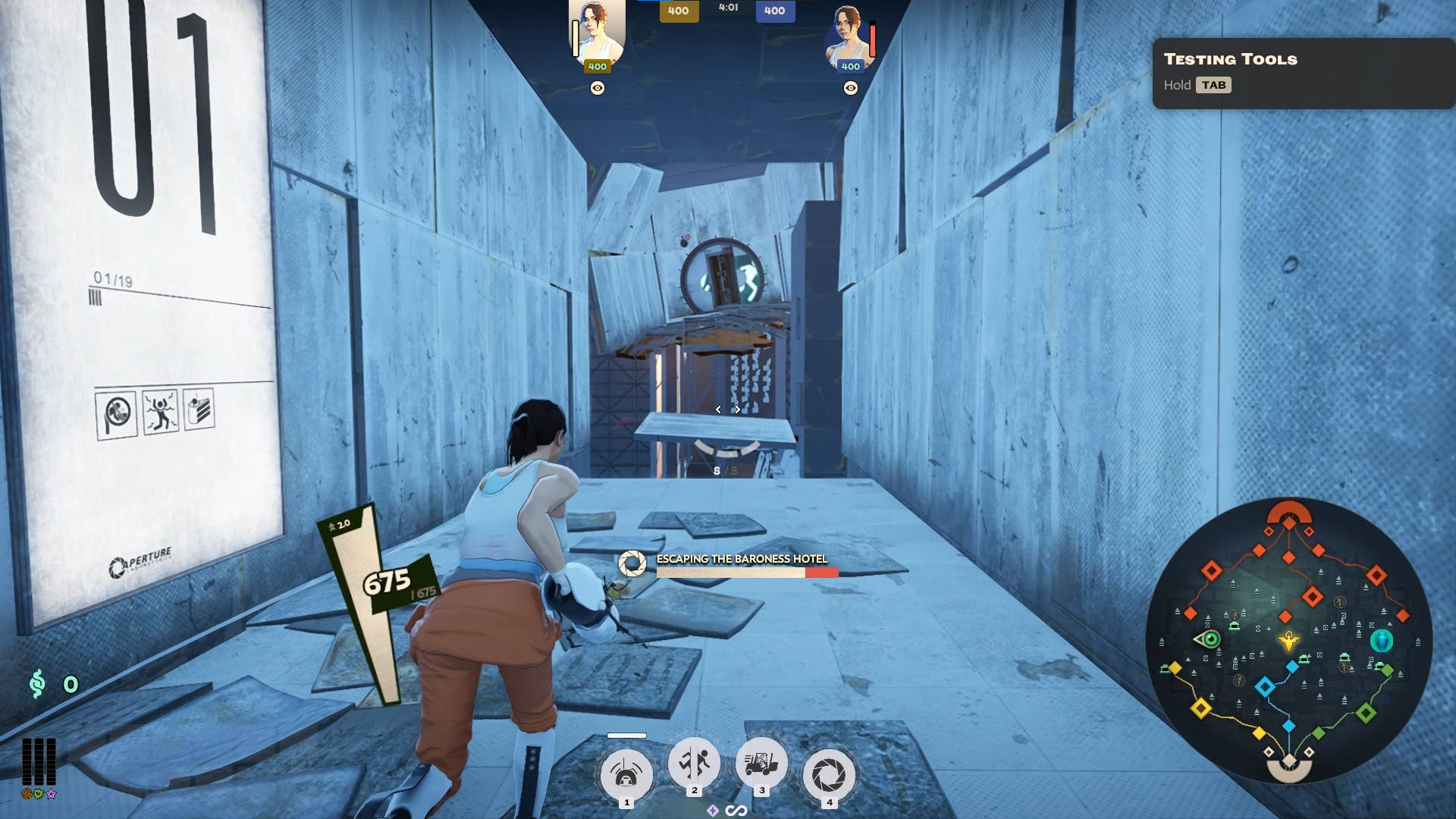Click the purple star badge under the black bars
Screen dimensions: 1456x819
[50, 794]
